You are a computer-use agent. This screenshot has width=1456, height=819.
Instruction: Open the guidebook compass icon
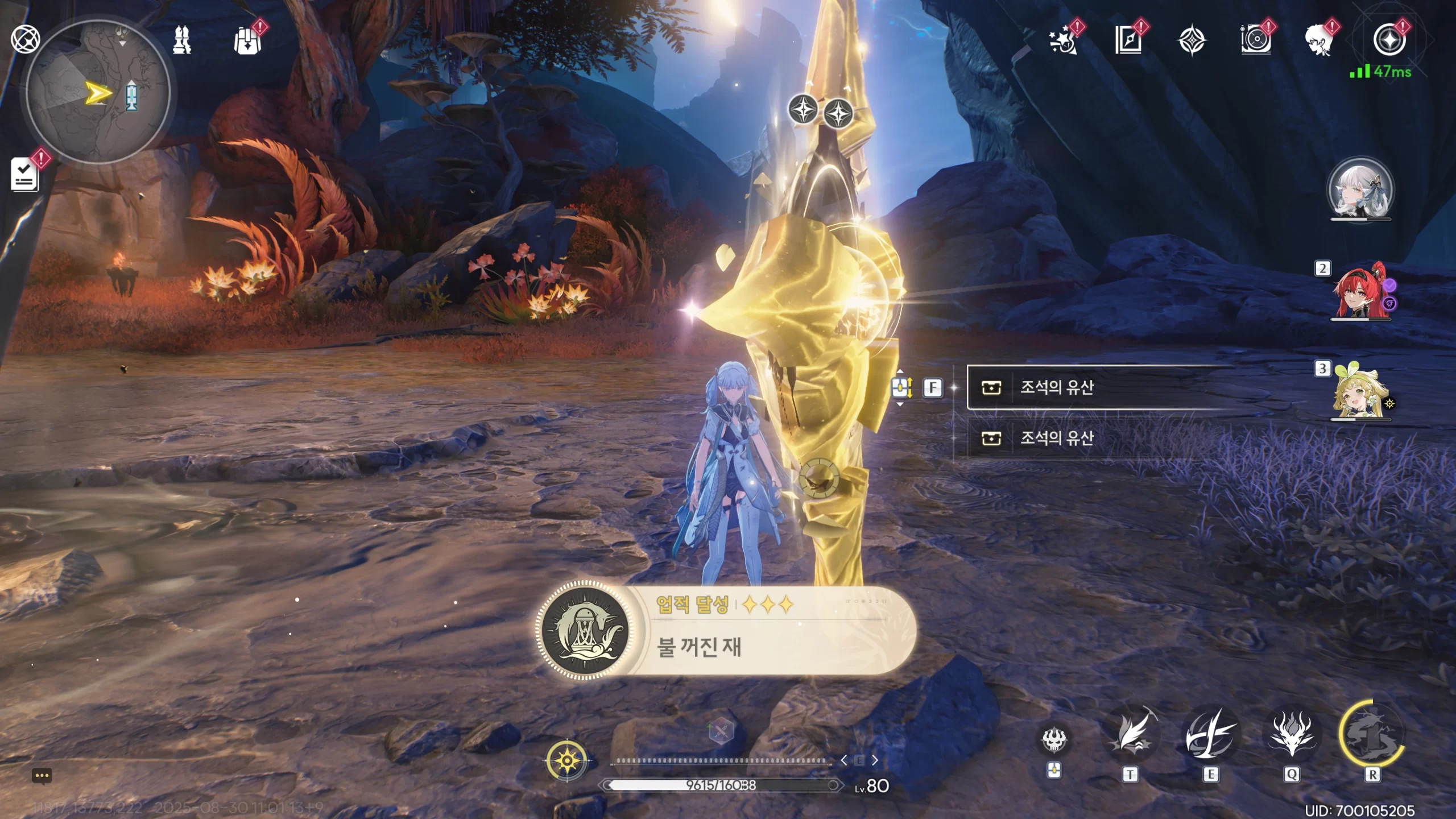point(1128,41)
